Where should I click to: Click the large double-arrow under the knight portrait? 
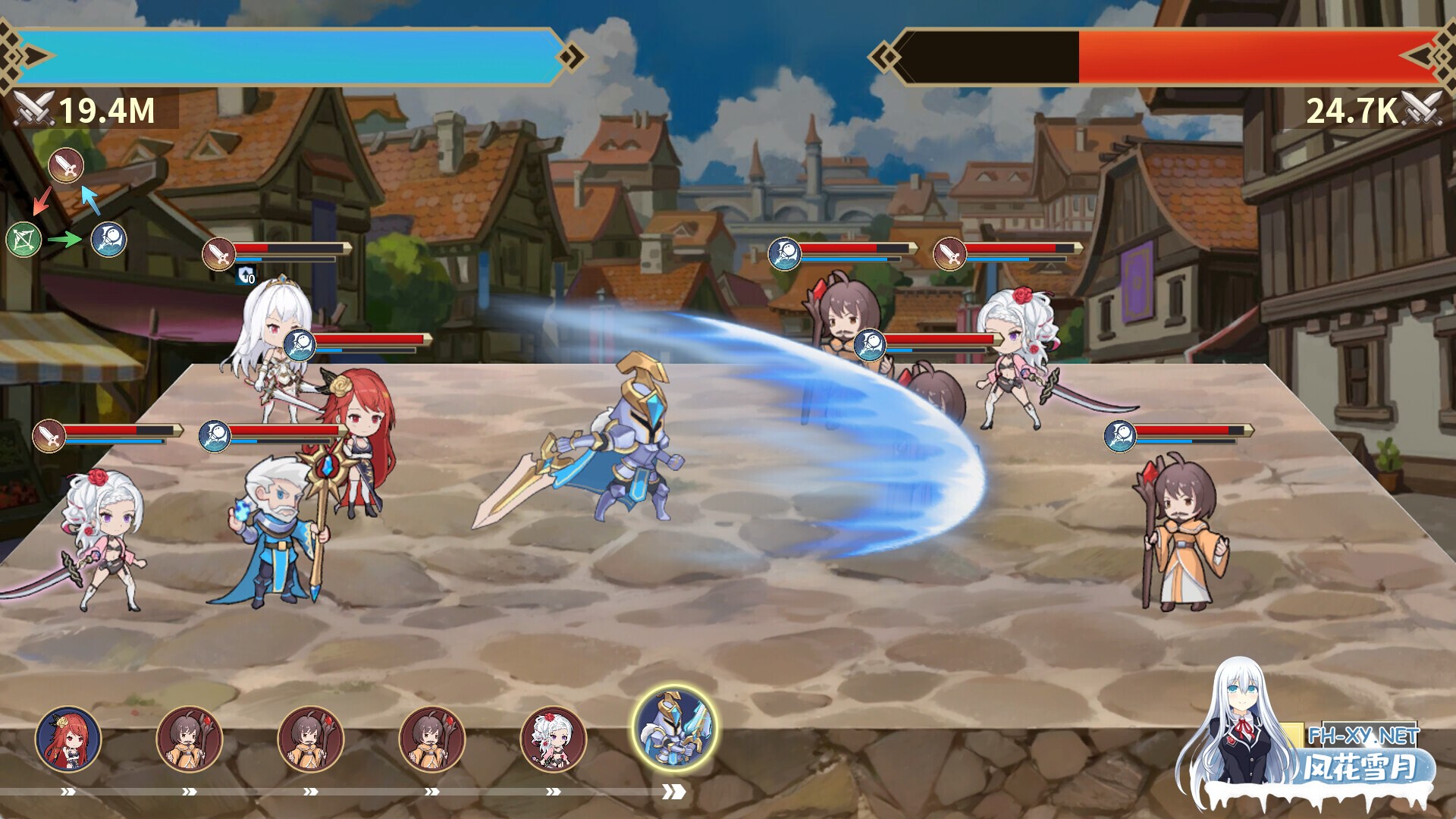coord(673,792)
